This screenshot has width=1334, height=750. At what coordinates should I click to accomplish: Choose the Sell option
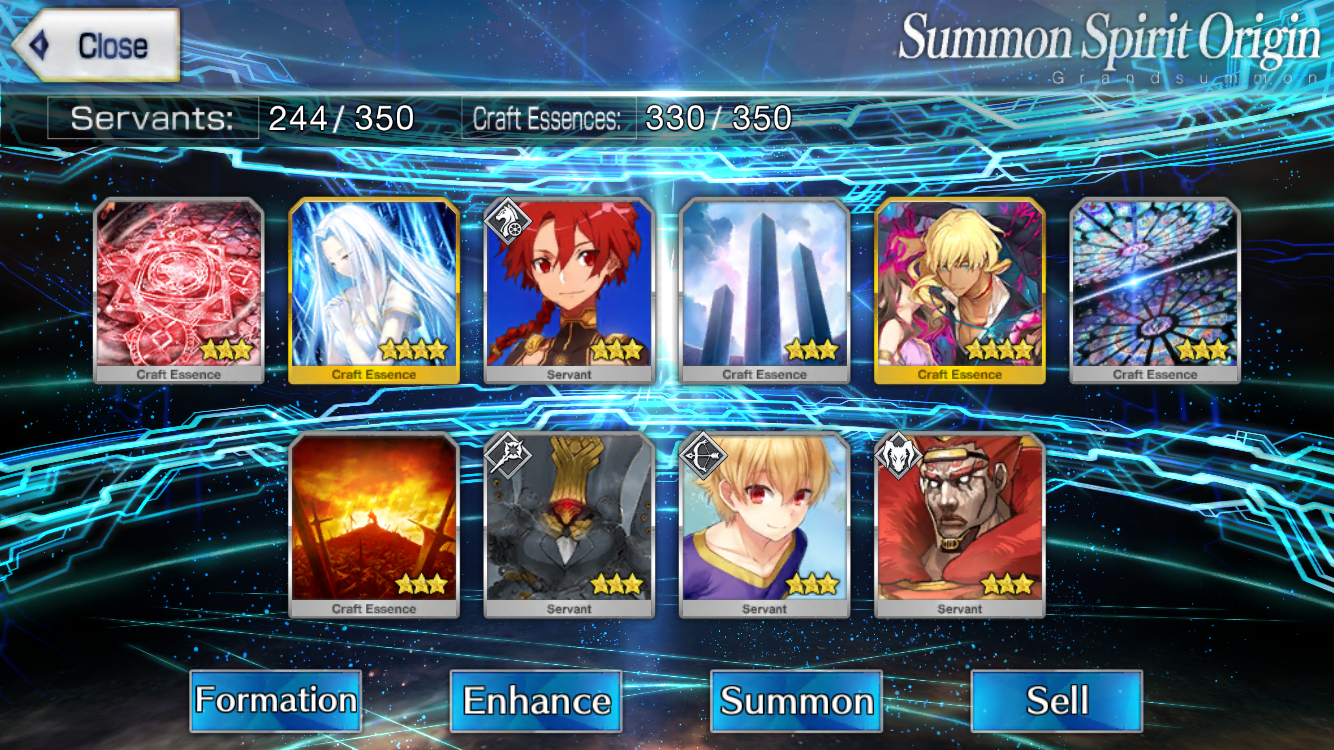pos(1056,700)
